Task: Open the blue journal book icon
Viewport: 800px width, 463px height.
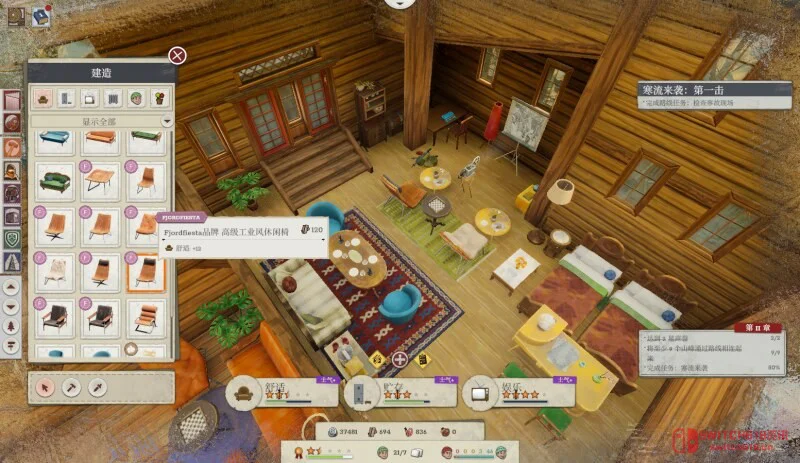Action: 41,15
